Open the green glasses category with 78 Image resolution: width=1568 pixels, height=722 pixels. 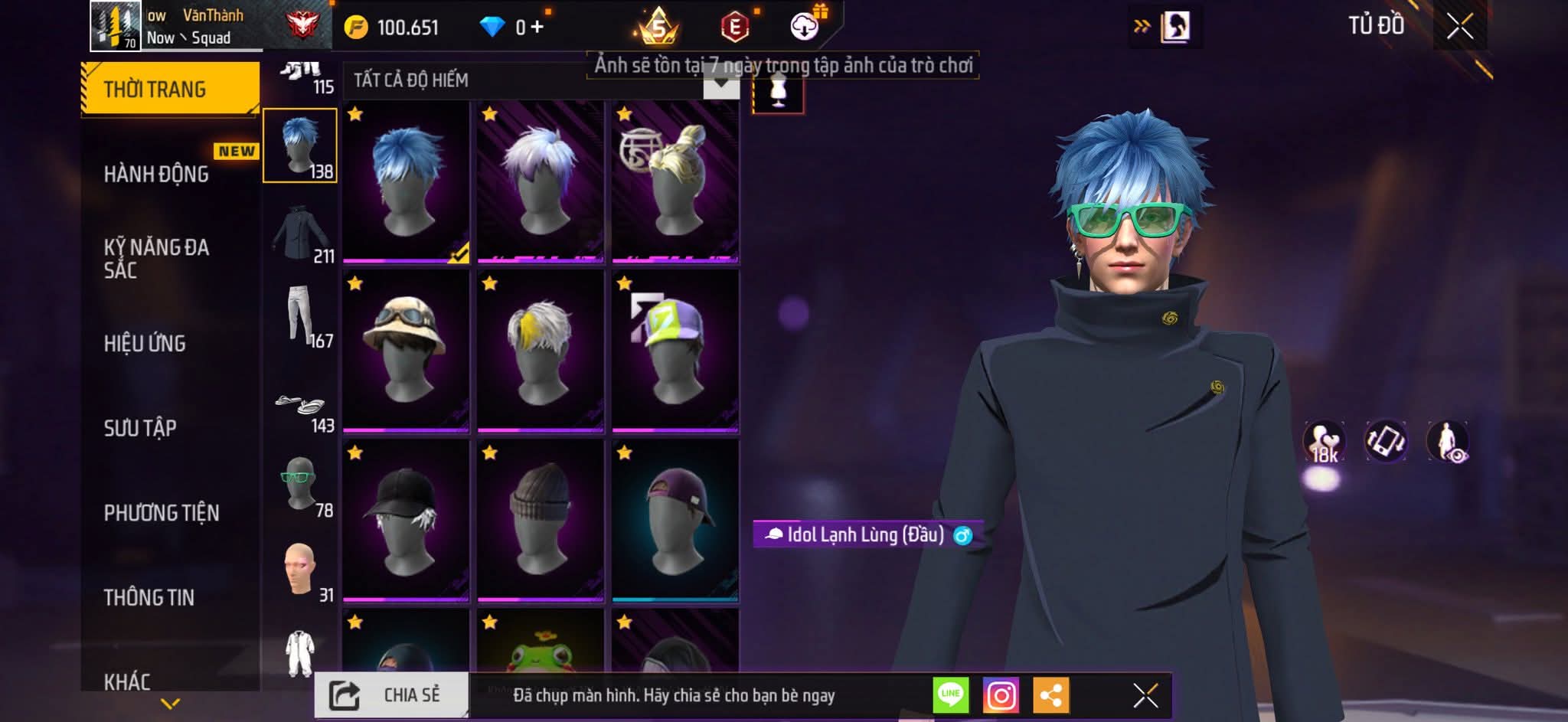301,485
